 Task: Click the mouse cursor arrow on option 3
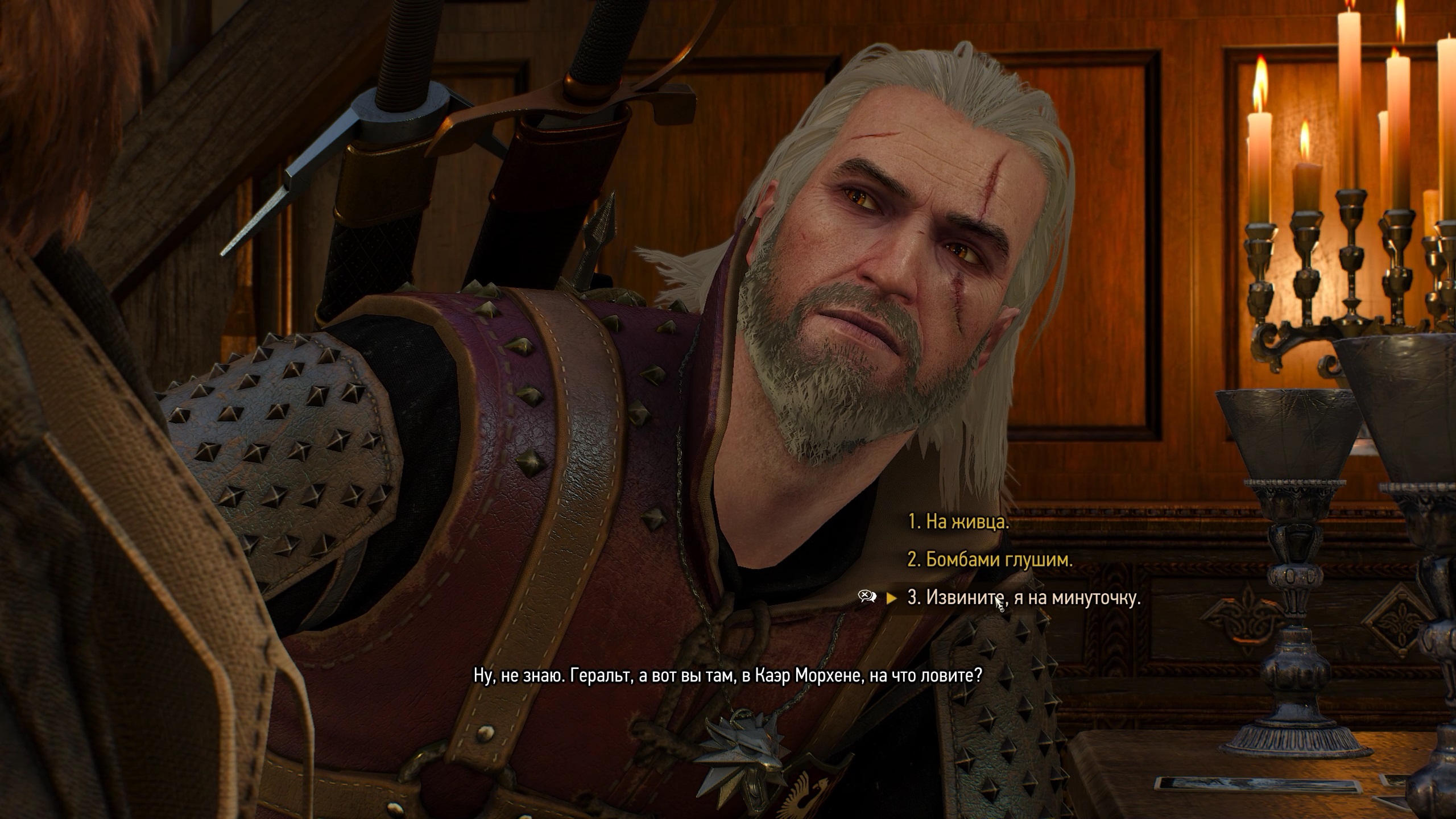pos(998,603)
